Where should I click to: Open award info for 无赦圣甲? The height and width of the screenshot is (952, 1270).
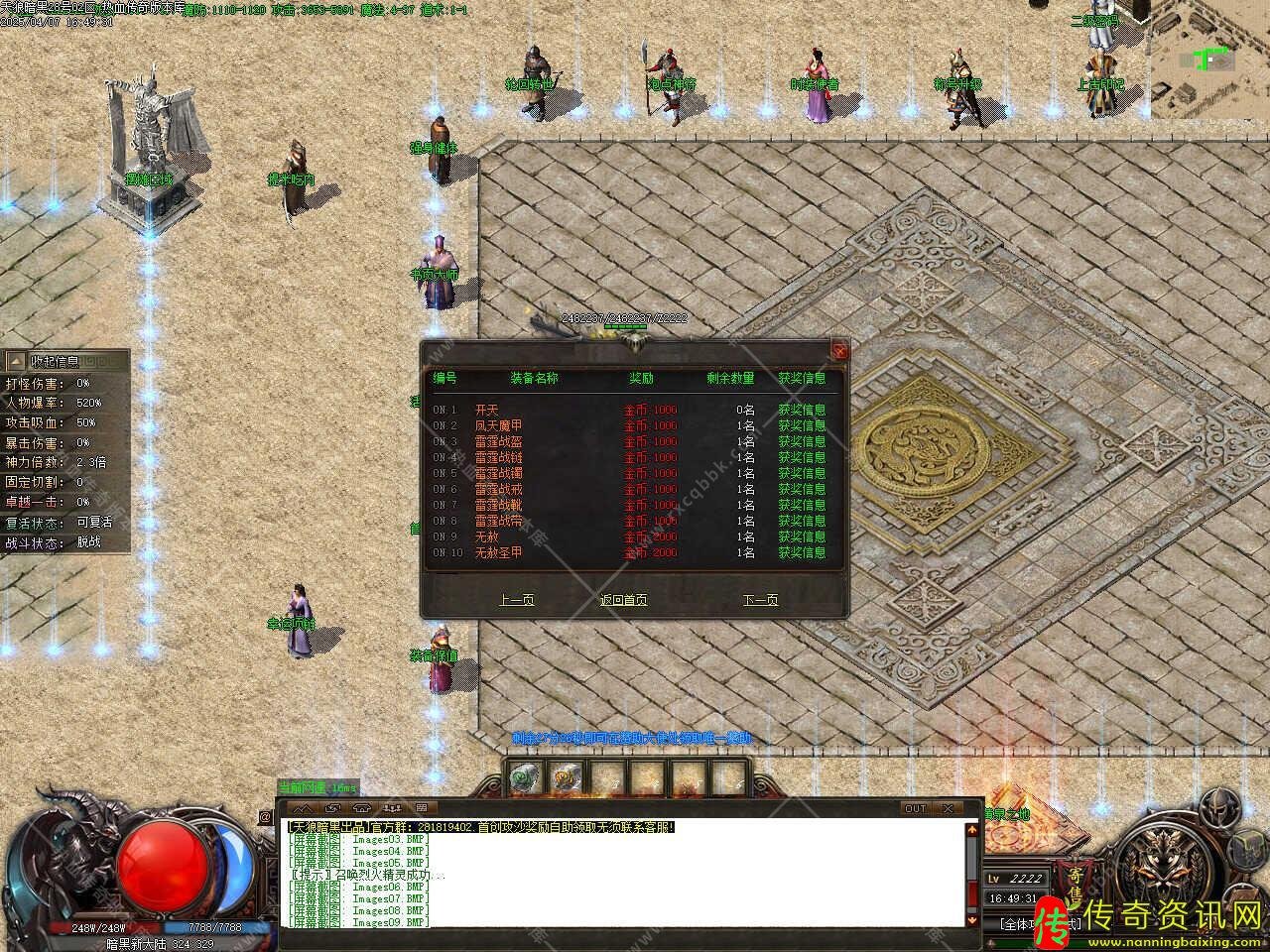(x=801, y=552)
